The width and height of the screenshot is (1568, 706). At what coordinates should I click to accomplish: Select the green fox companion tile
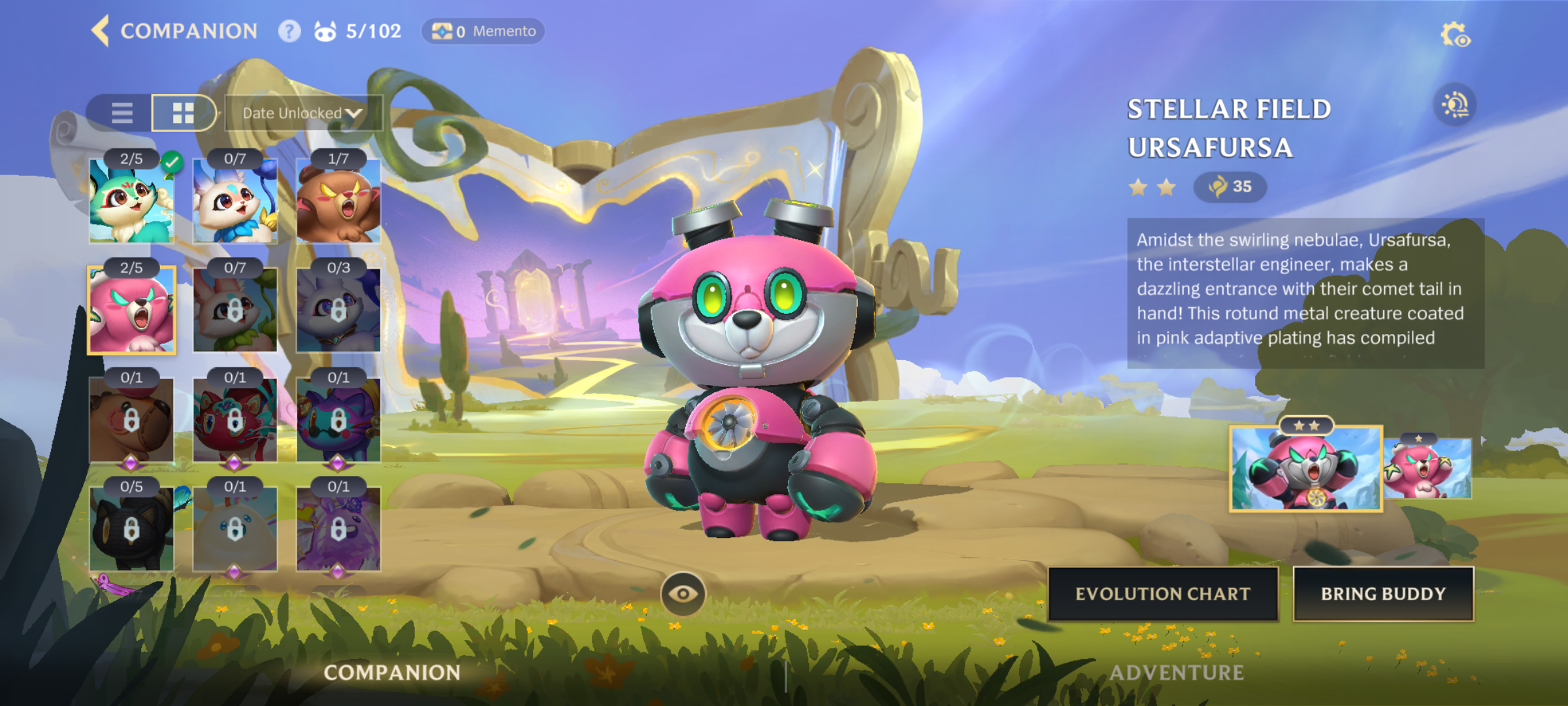[131, 201]
